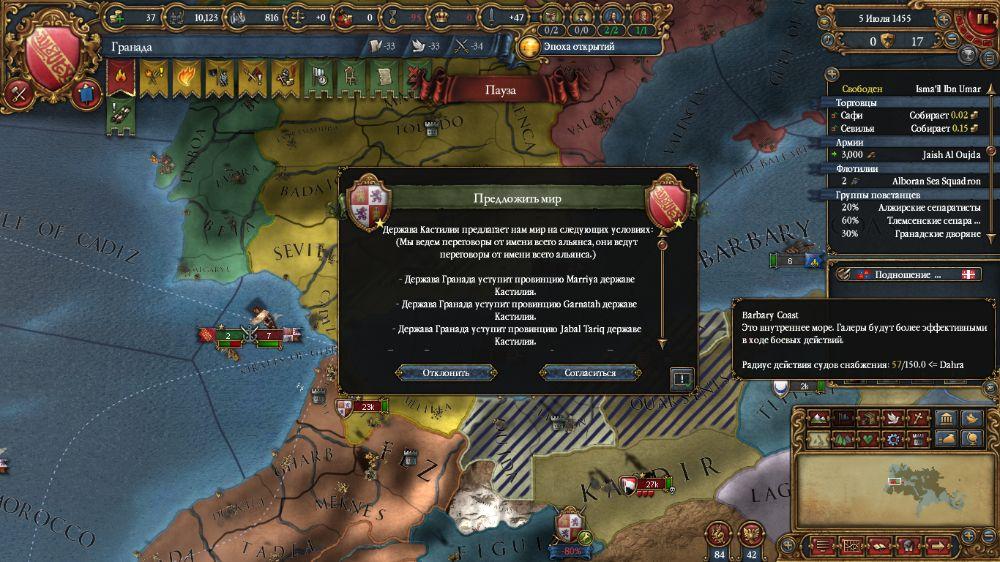Open the red flame alert banner
This screenshot has height=562, width=1000.
(x=123, y=73)
